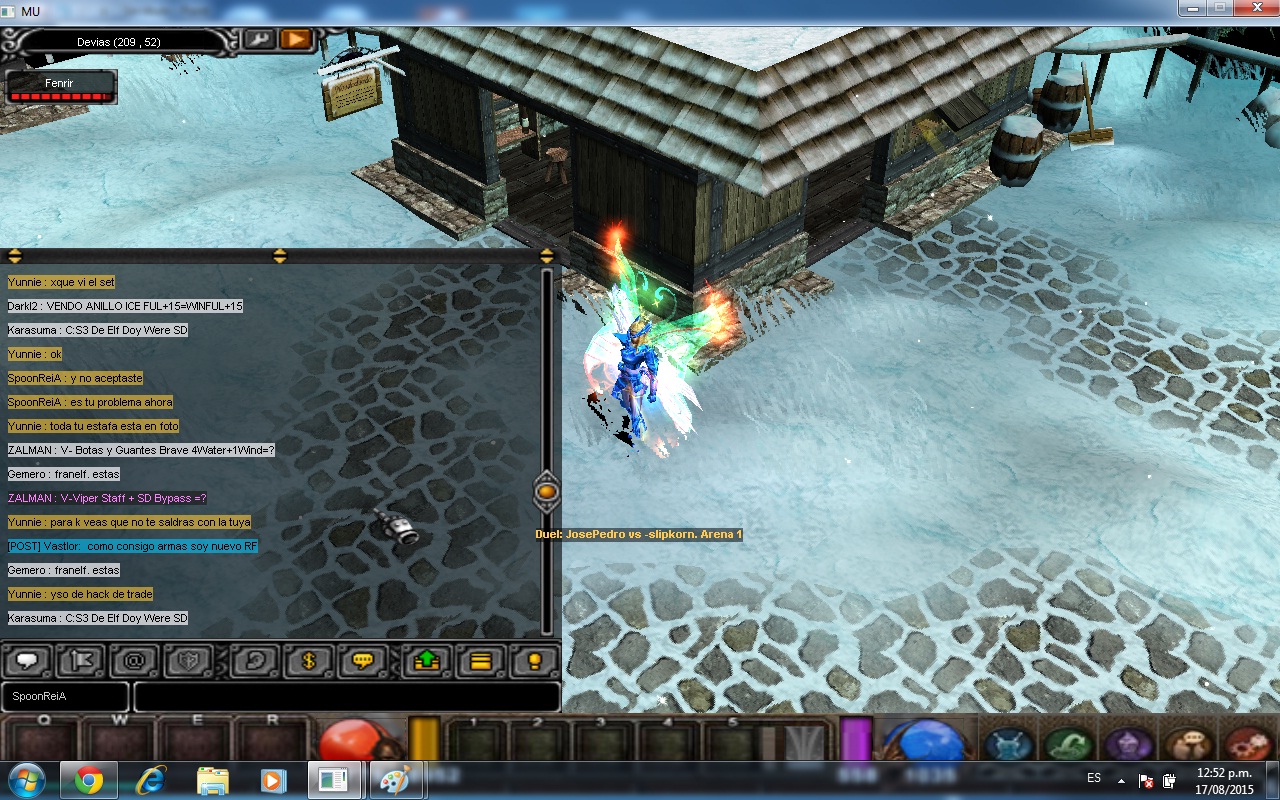Click the SpoonReiA whisper name field
Viewport: 1280px width, 800px height.
pyautogui.click(x=65, y=696)
